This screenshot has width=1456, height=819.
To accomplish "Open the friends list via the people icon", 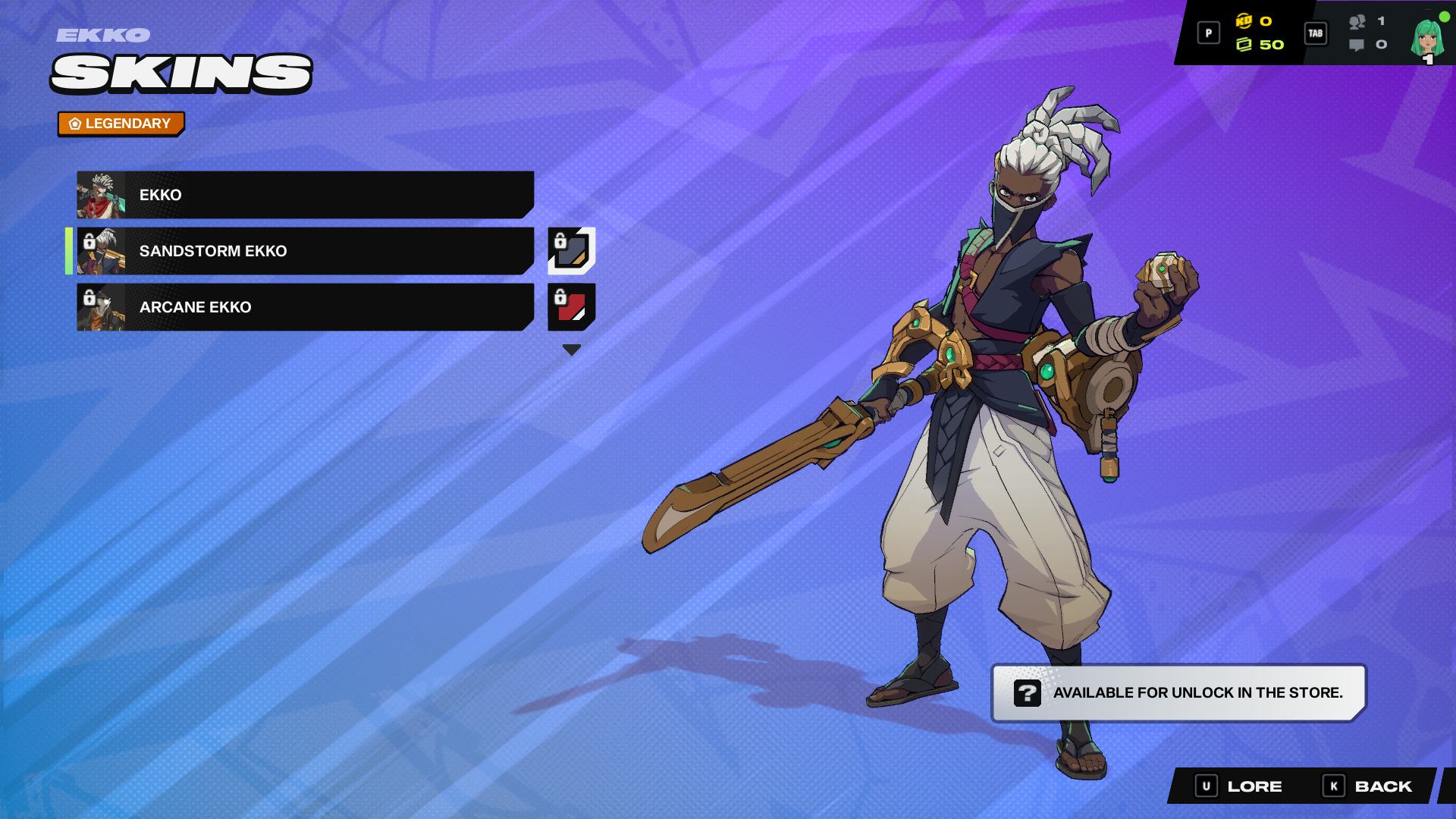I will [1357, 22].
